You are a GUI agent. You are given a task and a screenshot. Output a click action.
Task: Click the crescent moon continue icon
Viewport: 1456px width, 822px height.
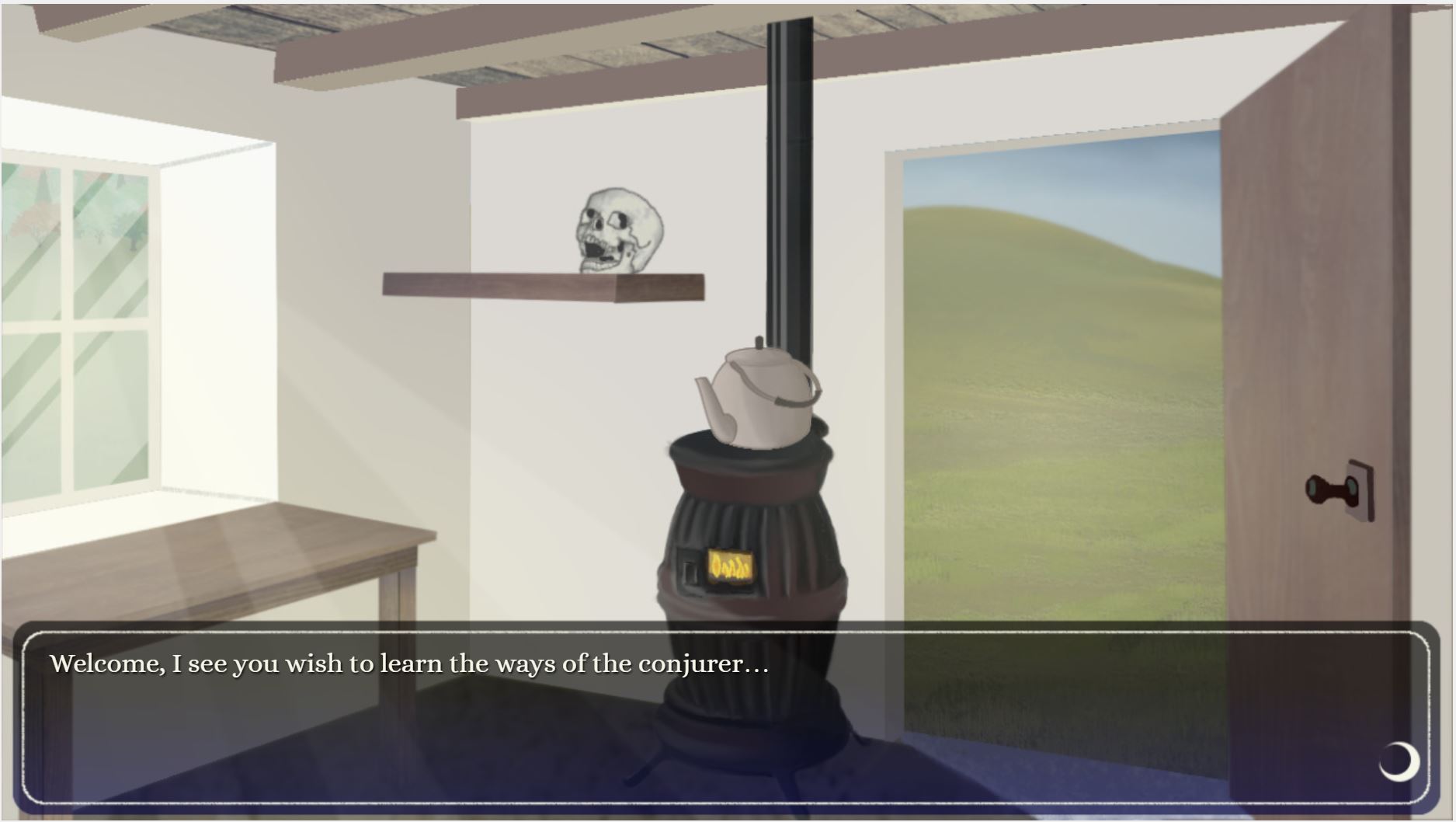(1399, 761)
